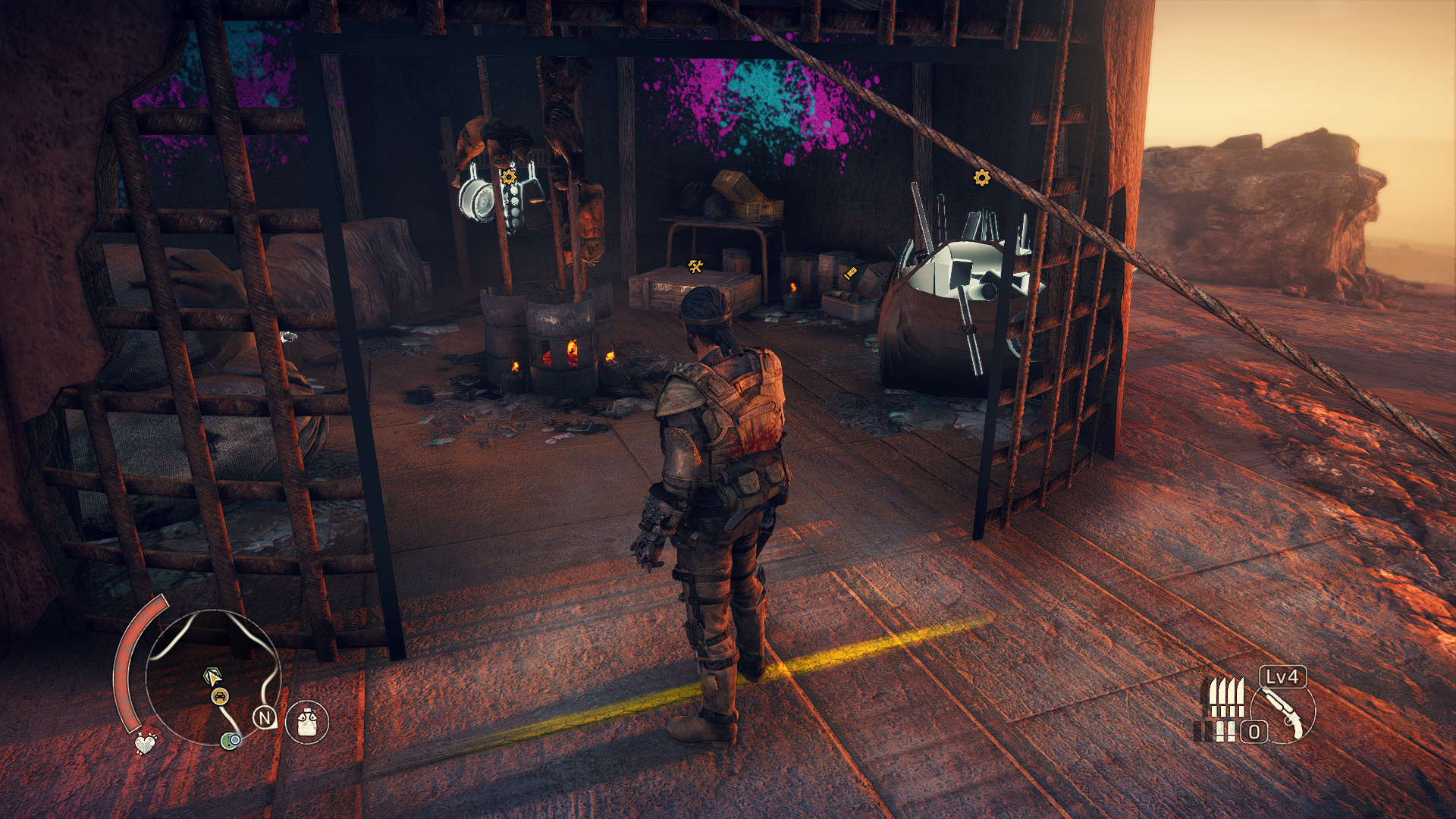The width and height of the screenshot is (1456, 819).
Task: Select the yellow ammo marker by the canisters
Action: pyautogui.click(x=850, y=273)
